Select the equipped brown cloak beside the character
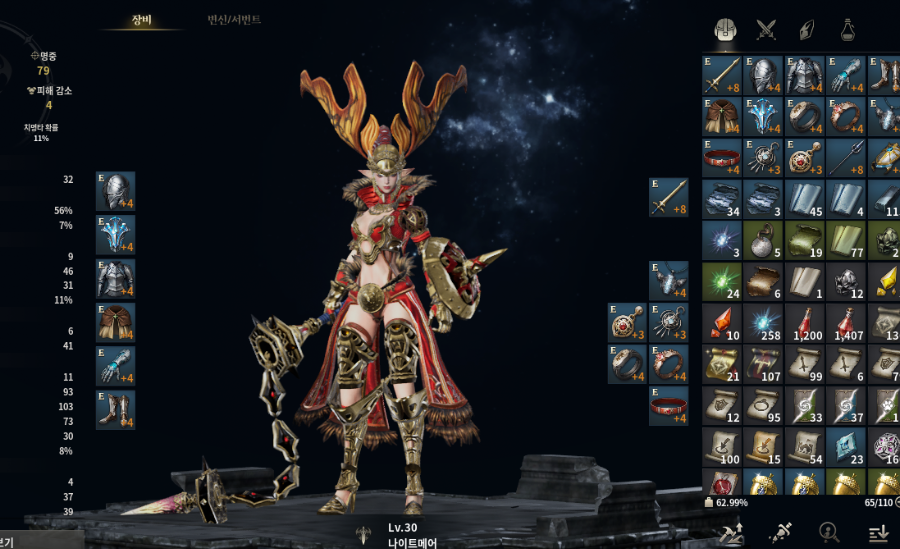This screenshot has height=549, width=900. [x=115, y=322]
